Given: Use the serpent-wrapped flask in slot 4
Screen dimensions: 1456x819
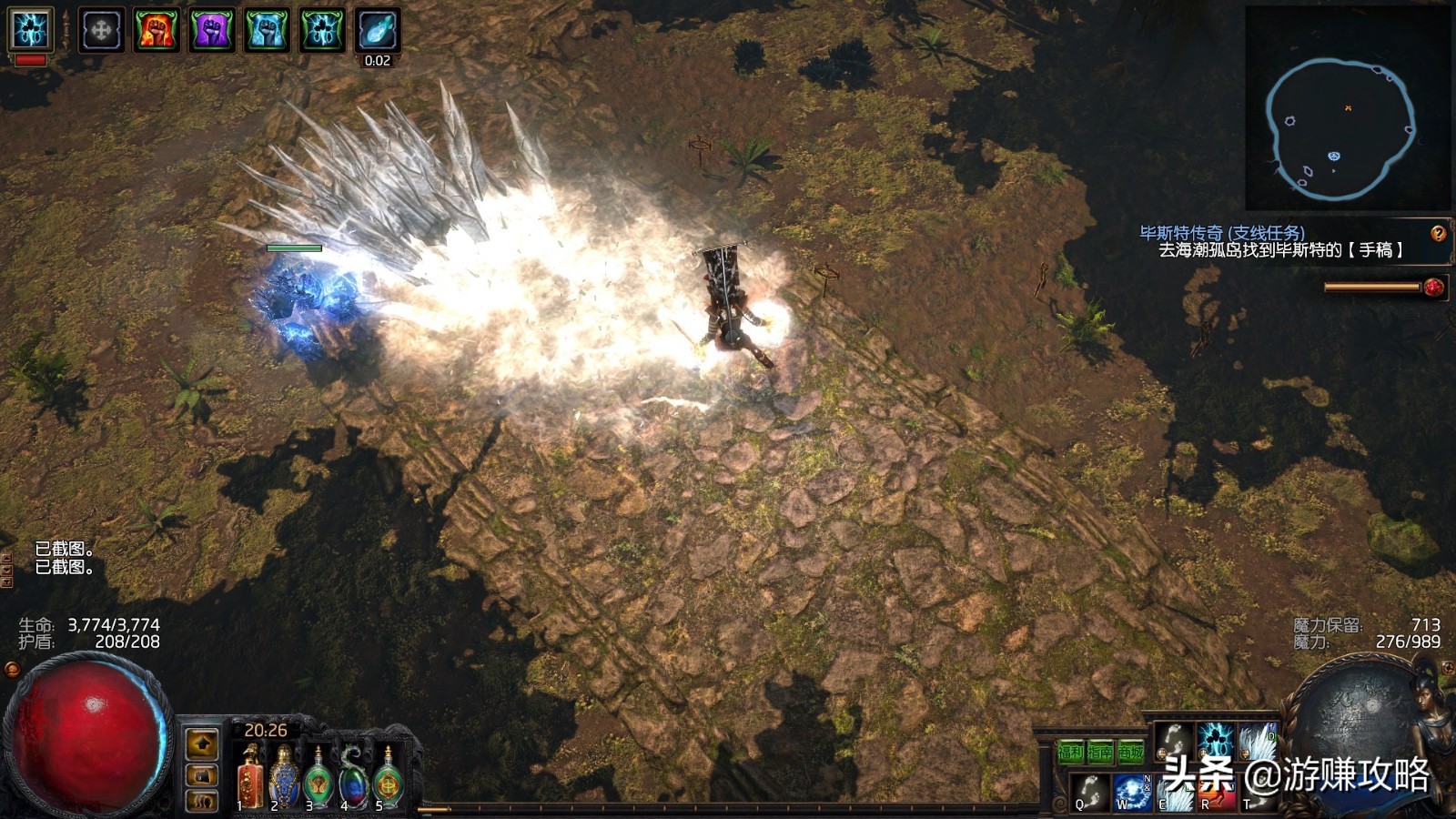Looking at the screenshot, I should point(353,780).
